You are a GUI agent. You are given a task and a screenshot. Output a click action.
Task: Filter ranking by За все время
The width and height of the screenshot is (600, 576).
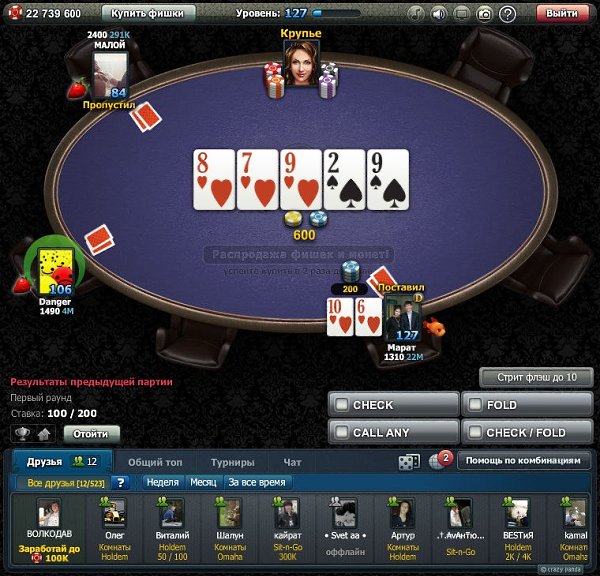tap(256, 482)
